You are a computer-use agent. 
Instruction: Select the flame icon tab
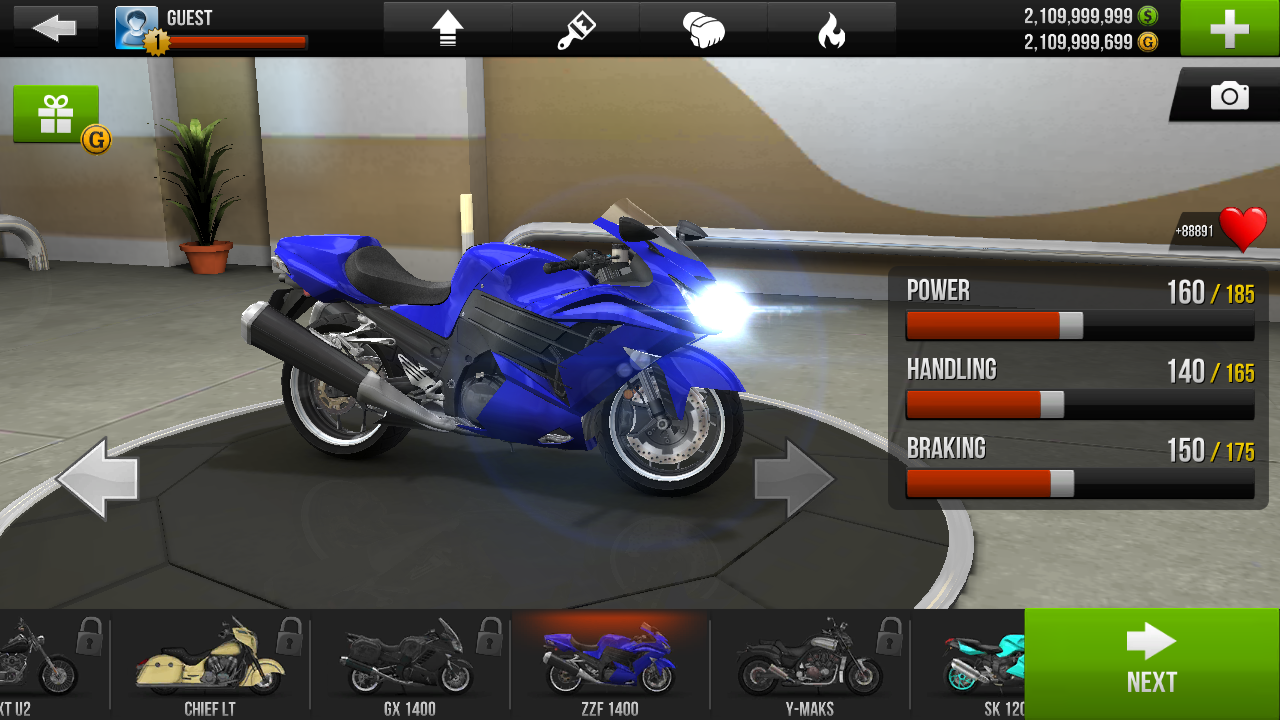tap(831, 30)
